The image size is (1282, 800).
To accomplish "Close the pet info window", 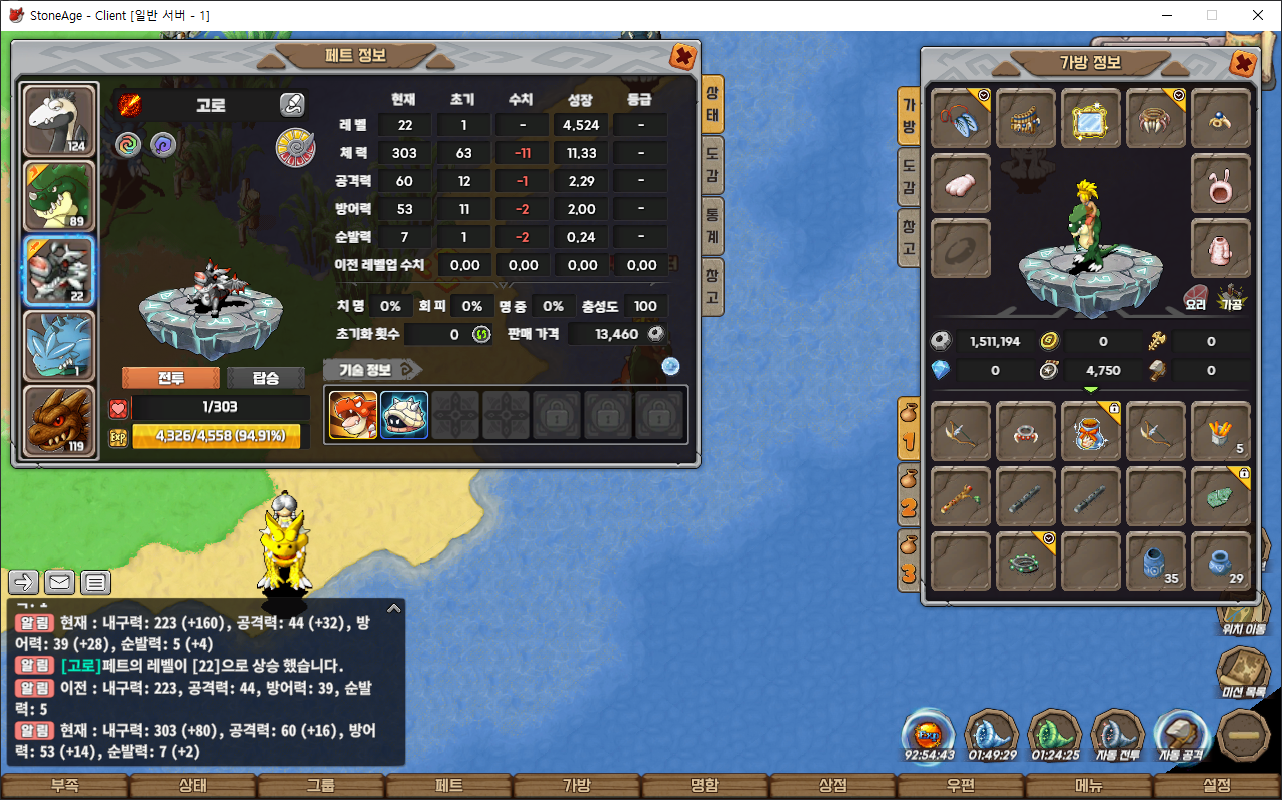I will click(x=683, y=56).
